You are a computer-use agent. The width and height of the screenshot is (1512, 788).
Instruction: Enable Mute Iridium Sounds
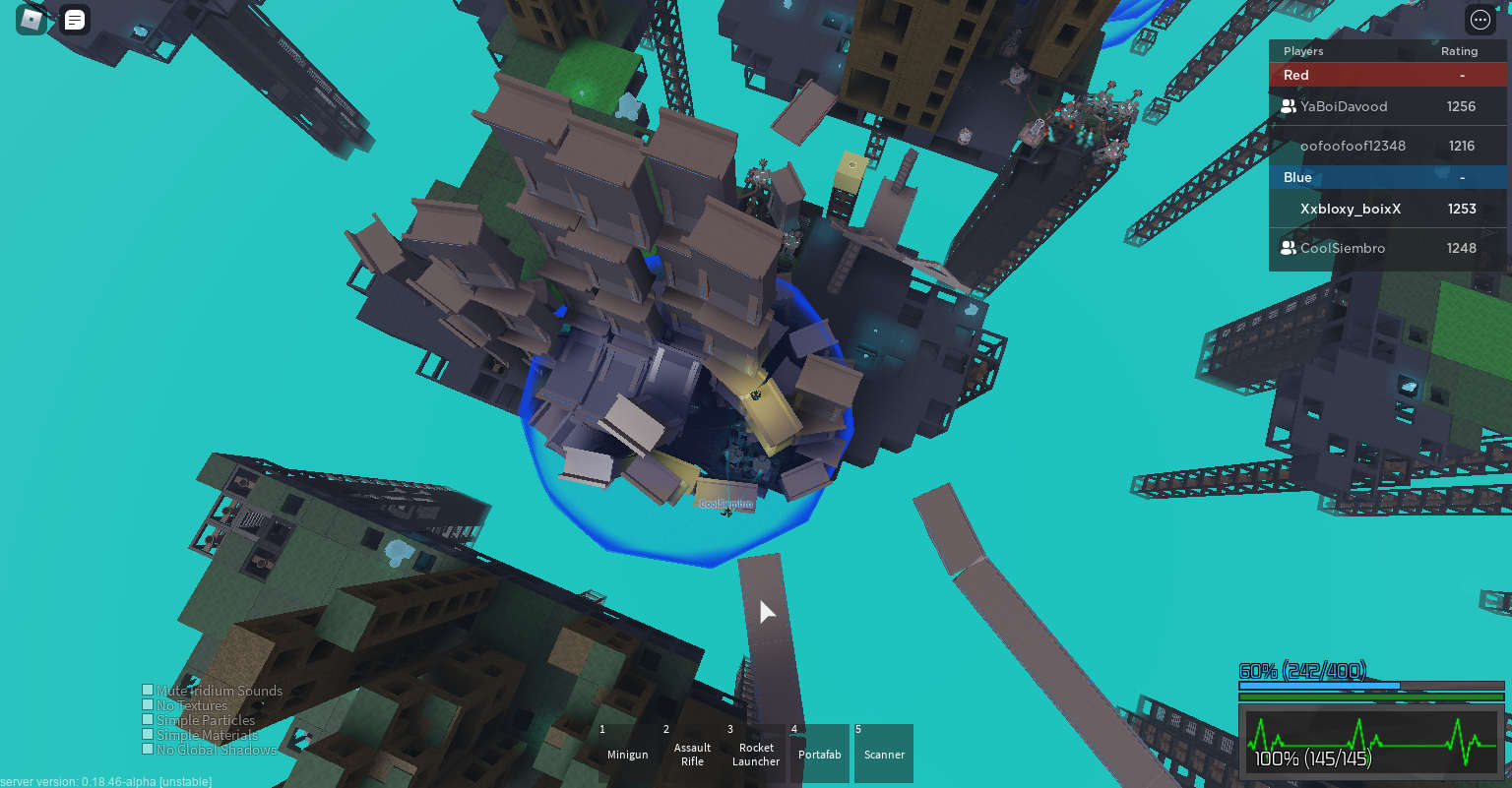(147, 690)
